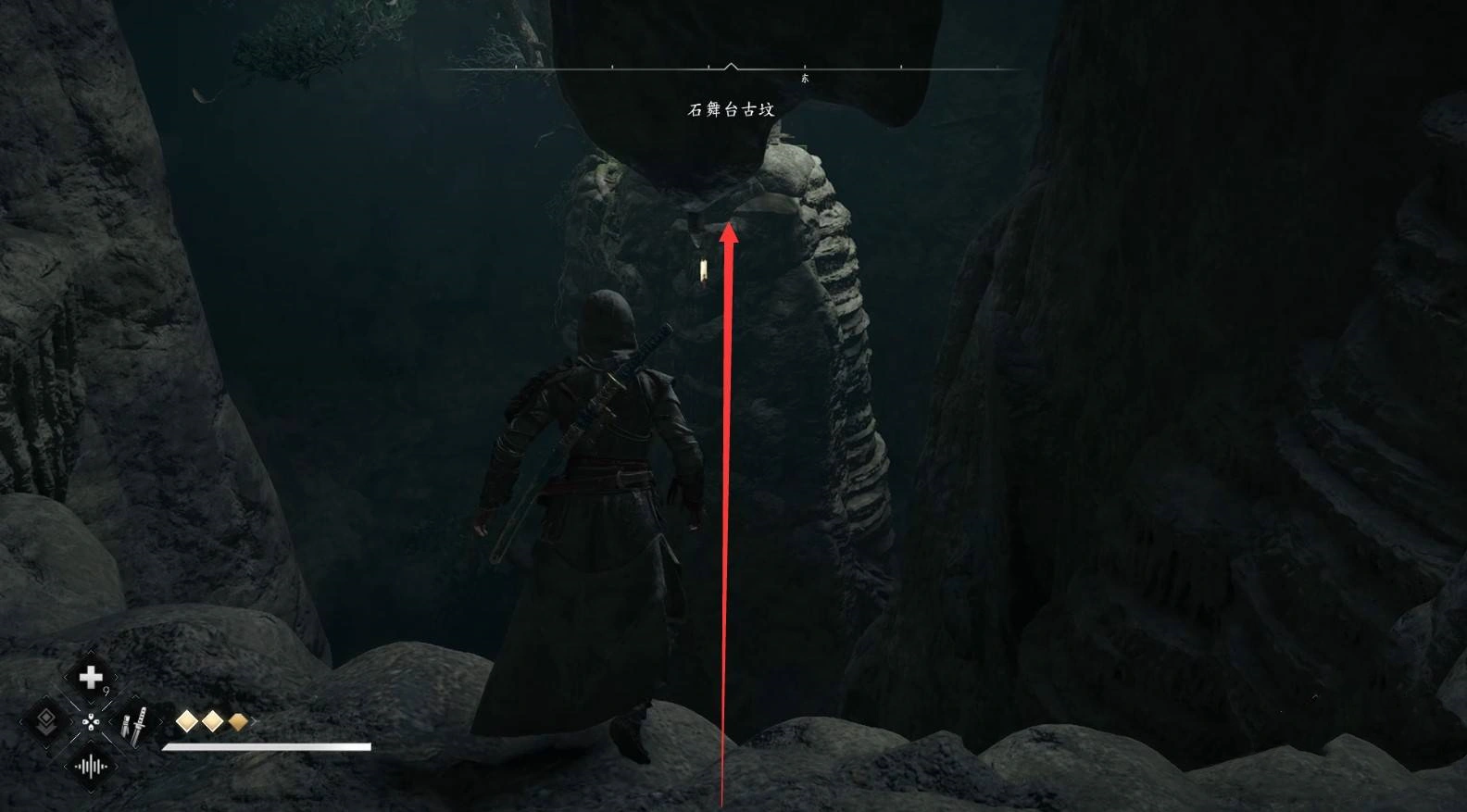Select the stacked diamonds slot
1467x812 pixels.
[x=45, y=722]
